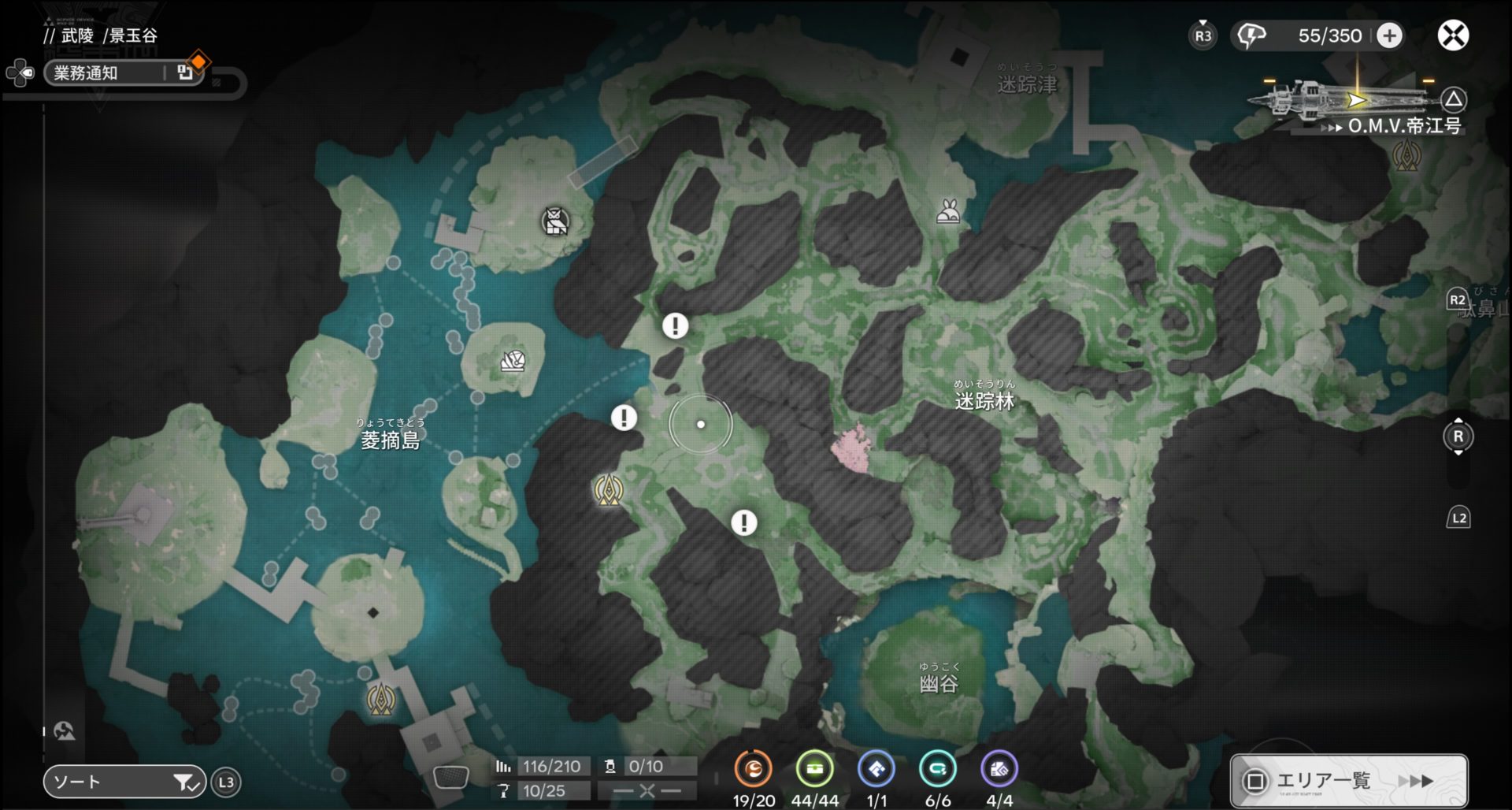Click the purple 4/4 collectible tracker
The width and height of the screenshot is (1512, 810).
pos(999,768)
